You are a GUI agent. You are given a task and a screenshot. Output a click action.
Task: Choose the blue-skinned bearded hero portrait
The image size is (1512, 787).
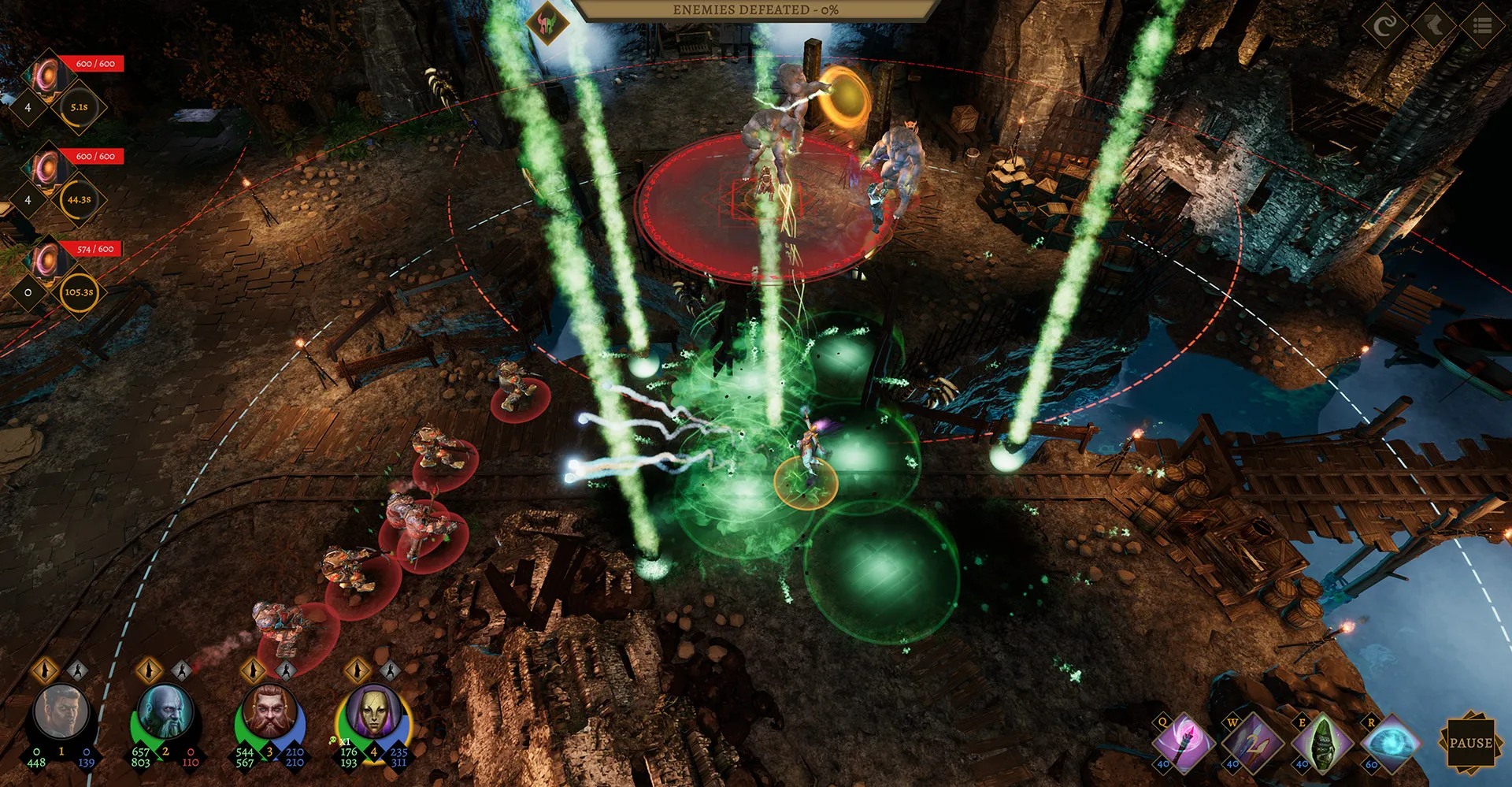pyautogui.click(x=165, y=712)
